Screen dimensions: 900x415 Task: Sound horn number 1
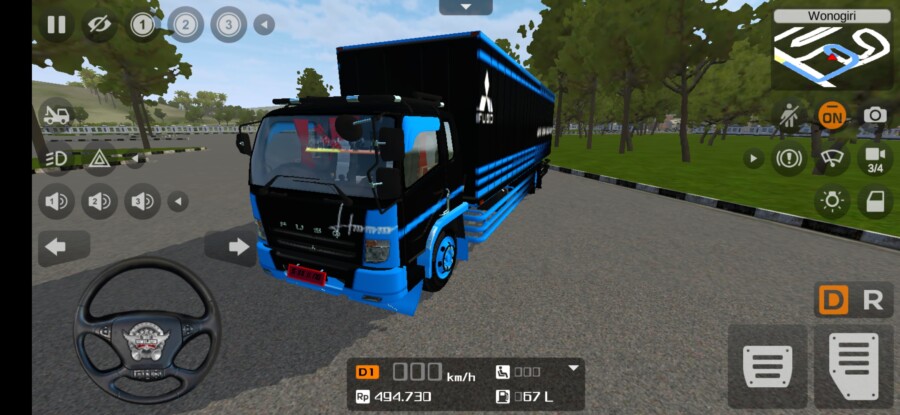tap(56, 202)
